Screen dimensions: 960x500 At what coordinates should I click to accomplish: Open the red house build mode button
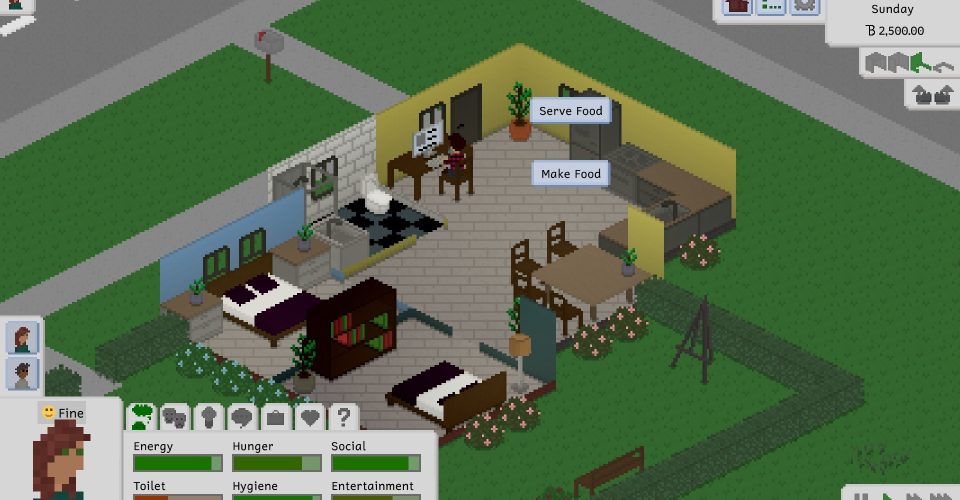(738, 6)
